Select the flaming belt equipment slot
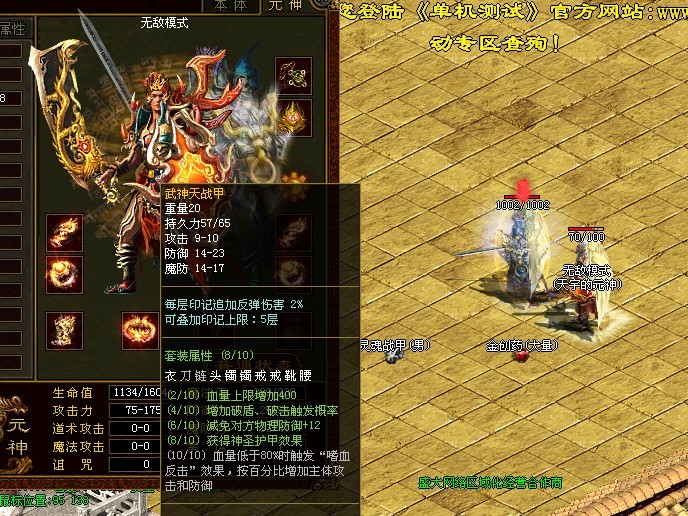The height and width of the screenshot is (516, 688). coord(137,327)
